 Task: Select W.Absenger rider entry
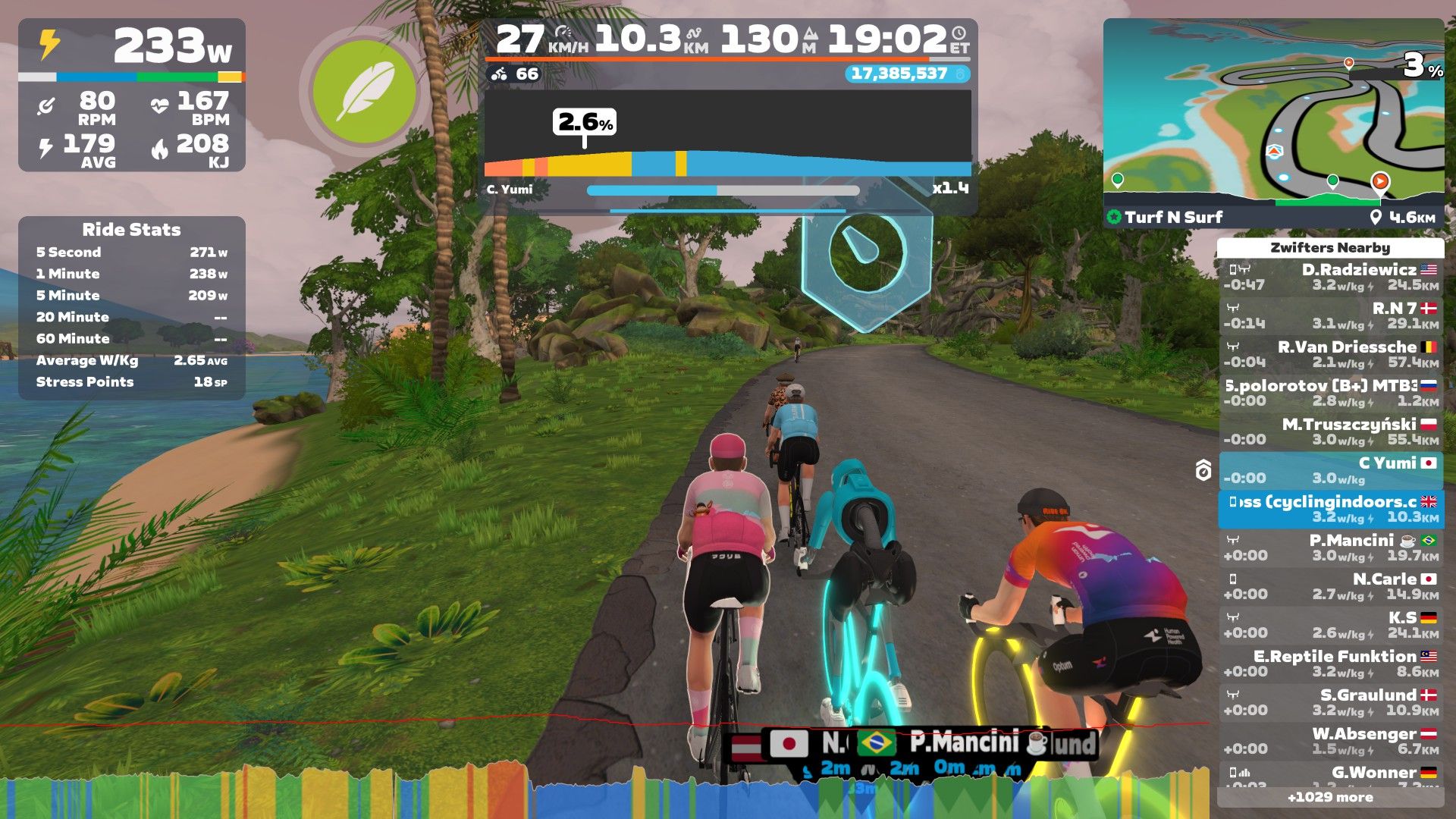pos(1331,741)
